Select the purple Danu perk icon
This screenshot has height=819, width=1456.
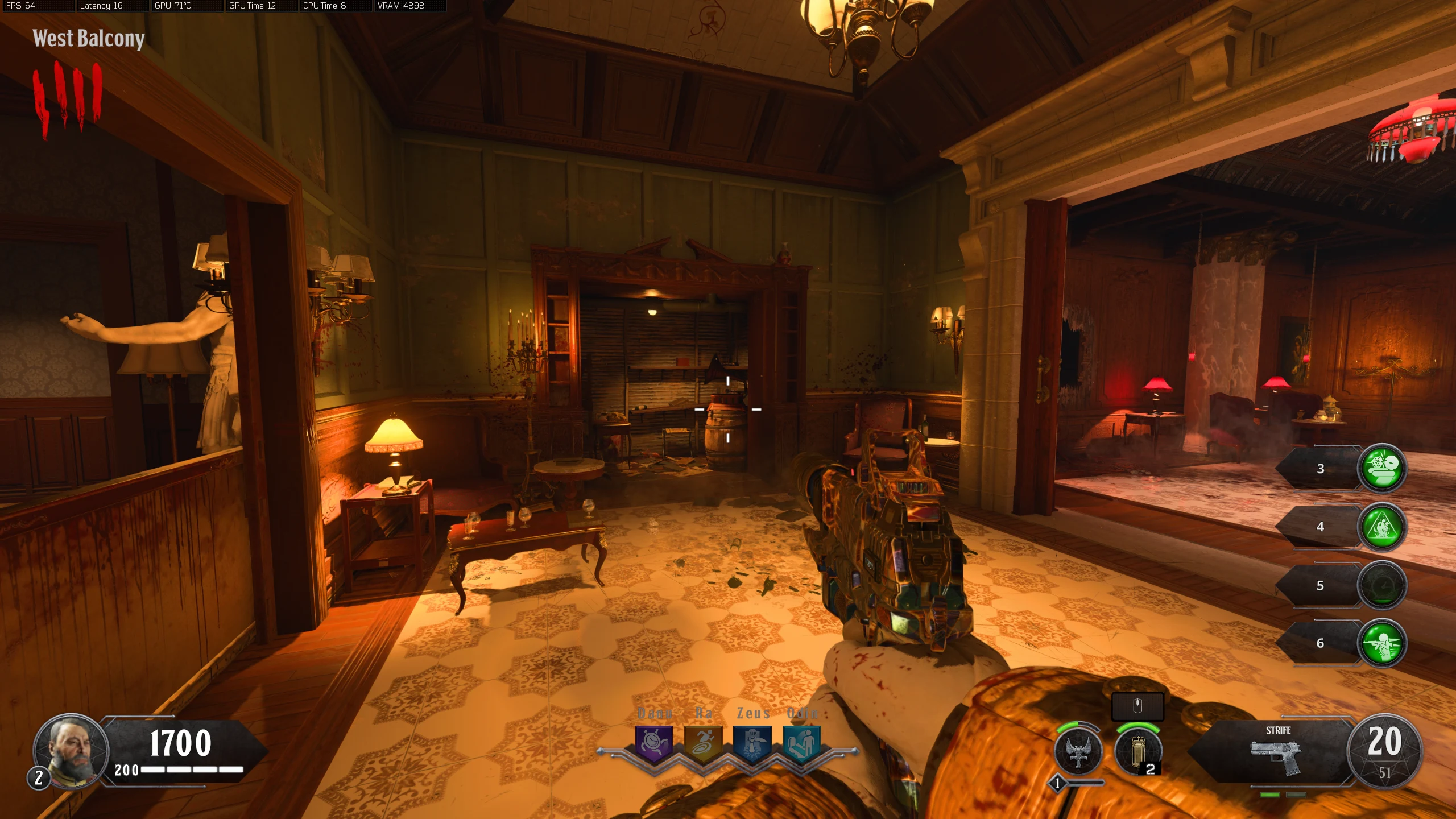pyautogui.click(x=653, y=743)
